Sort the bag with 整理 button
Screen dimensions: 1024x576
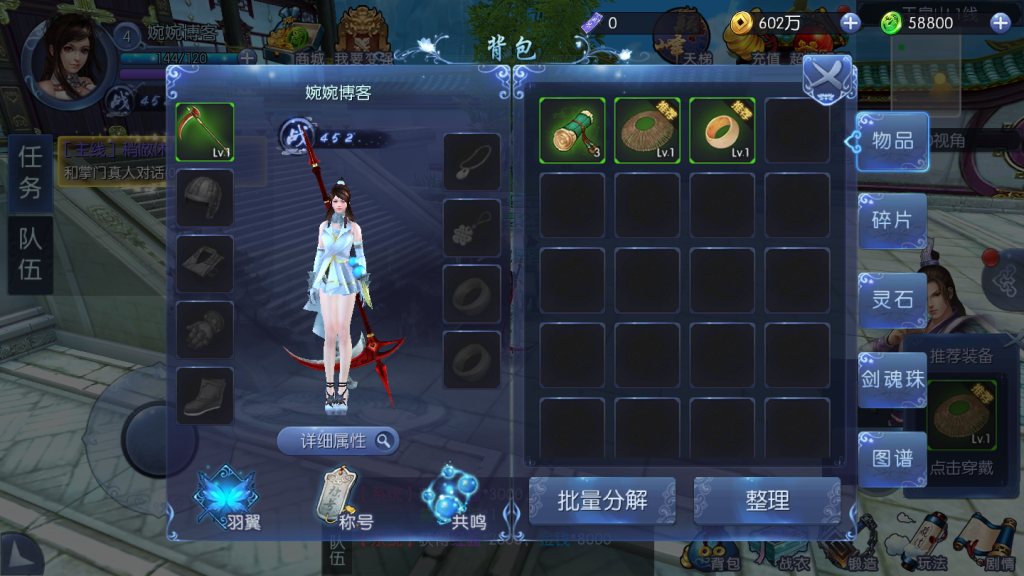pos(767,501)
